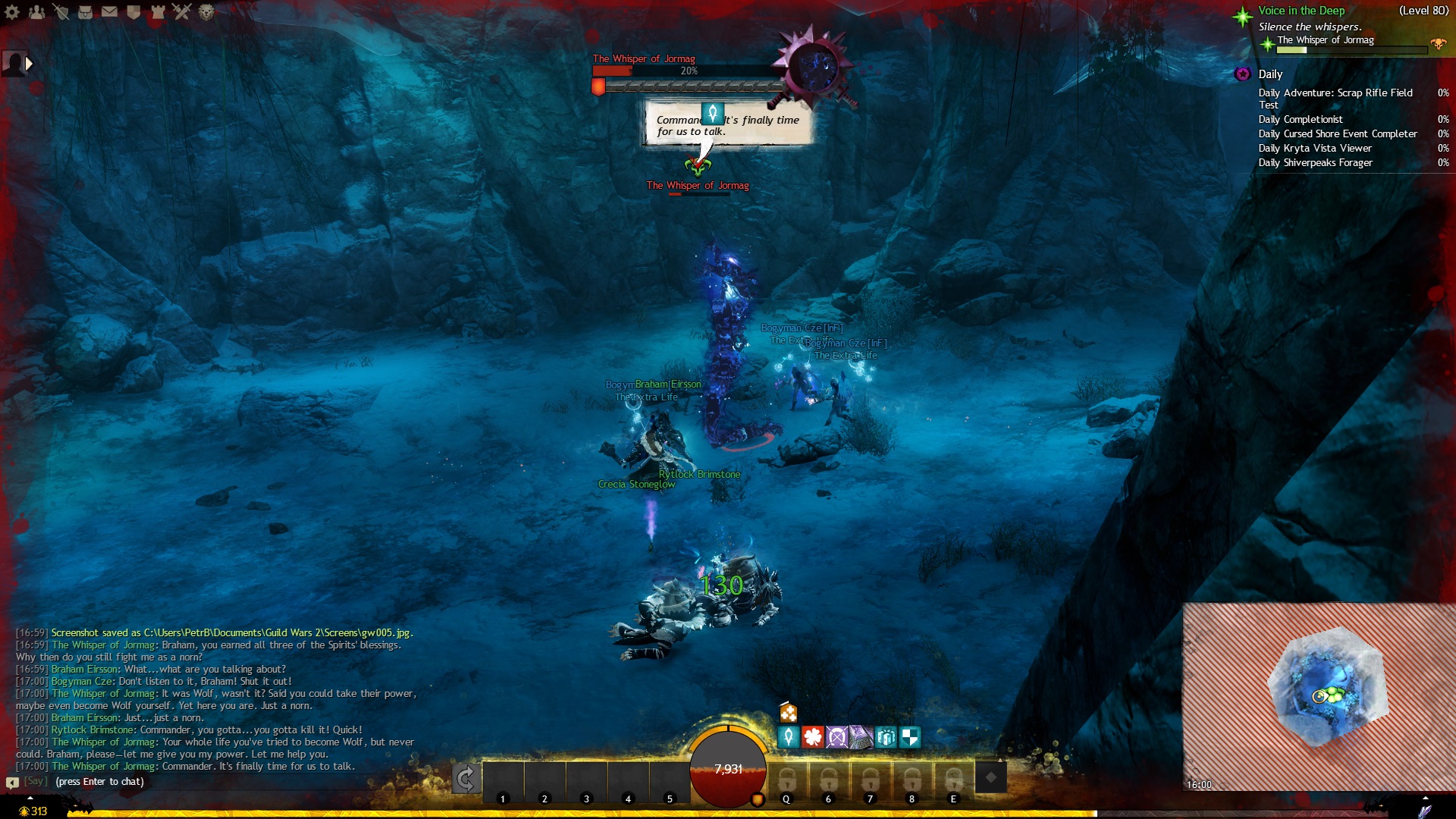Open the Black Lion trading post icon
The image size is (1456, 819).
pyautogui.click(x=206, y=11)
